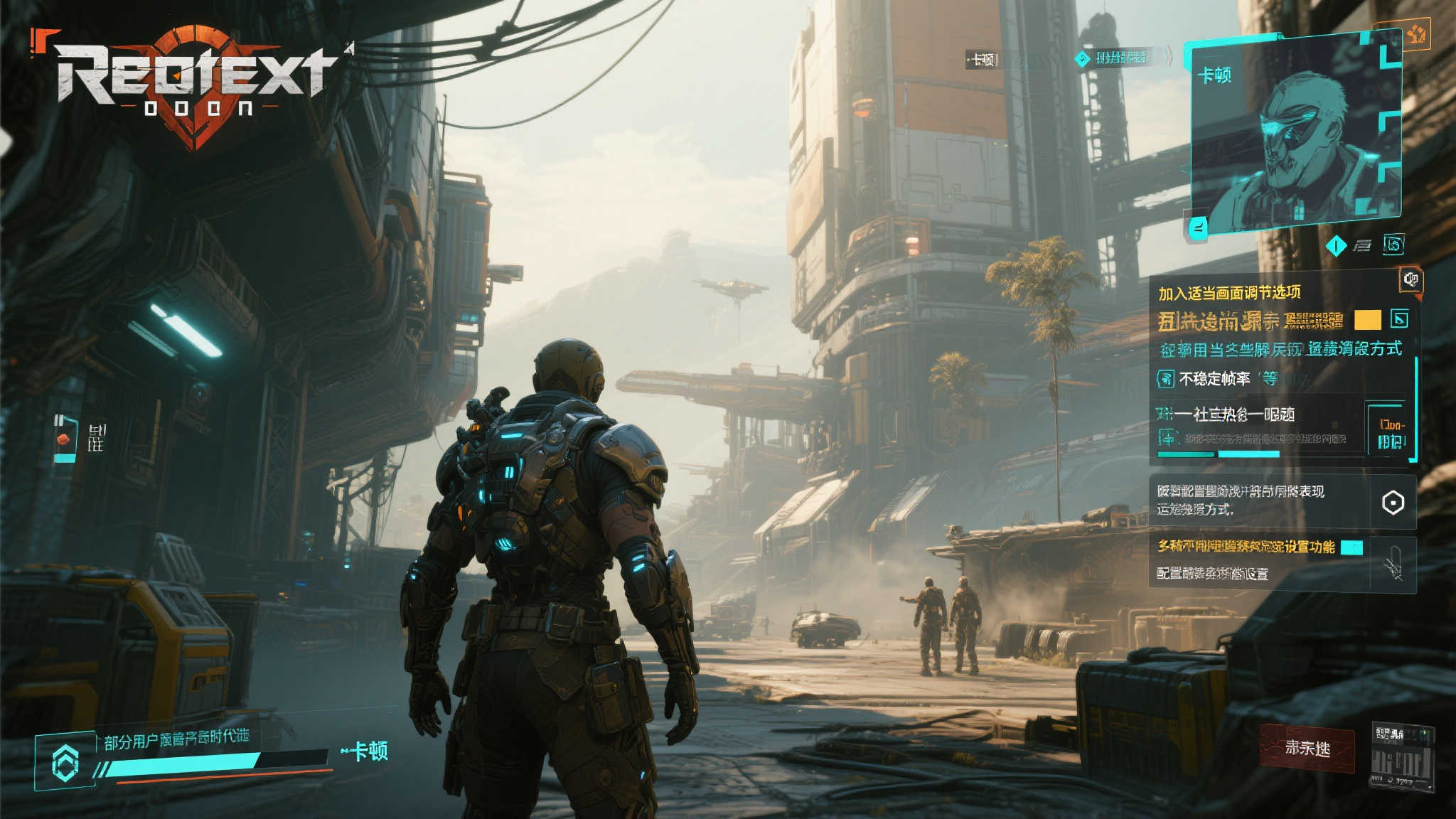This screenshot has width=1456, height=819.
Task: Select the diamond-marked objective at the top
Action: 1113,58
